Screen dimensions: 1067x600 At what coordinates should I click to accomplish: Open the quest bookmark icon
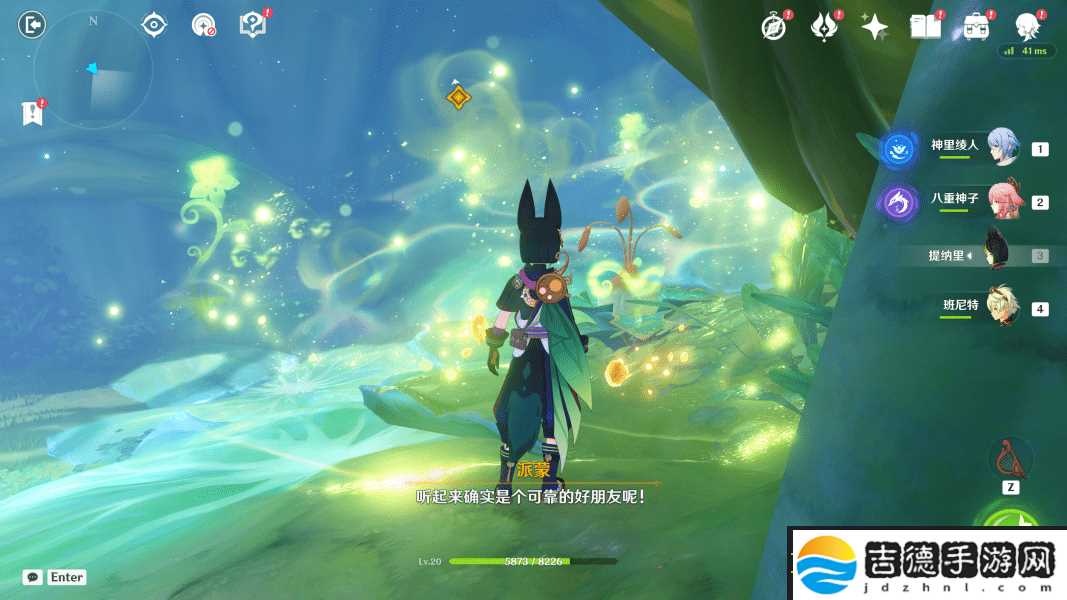[x=32, y=113]
